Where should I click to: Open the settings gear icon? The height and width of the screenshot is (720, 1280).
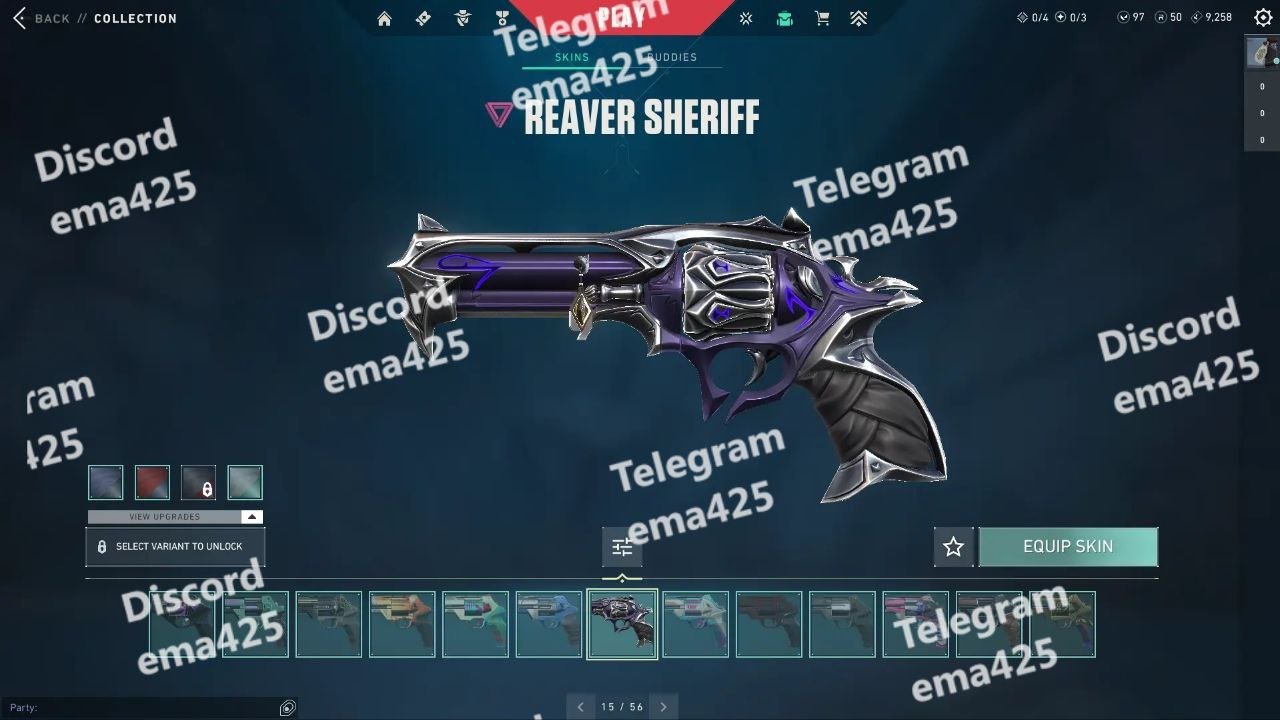(1263, 17)
